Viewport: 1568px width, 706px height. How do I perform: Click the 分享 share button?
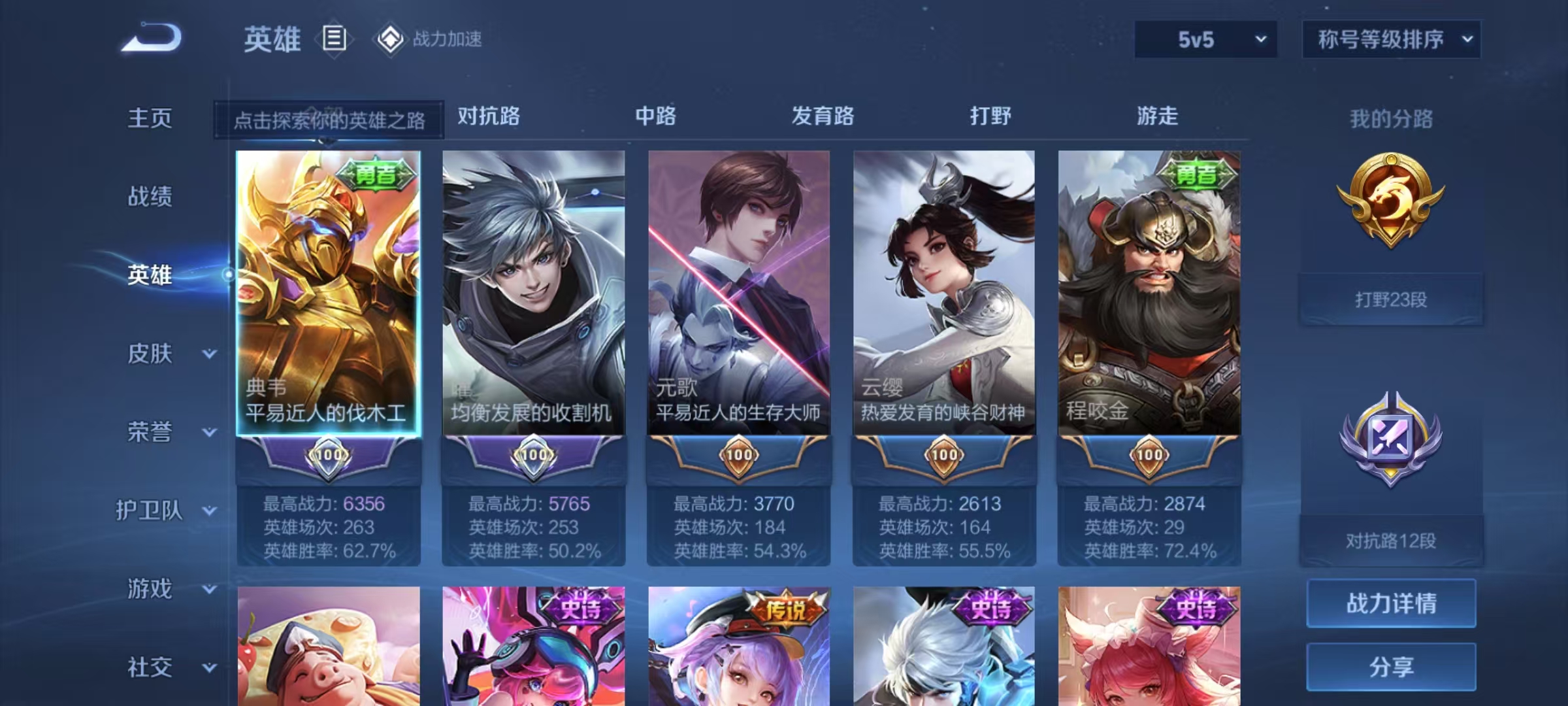coord(1391,667)
